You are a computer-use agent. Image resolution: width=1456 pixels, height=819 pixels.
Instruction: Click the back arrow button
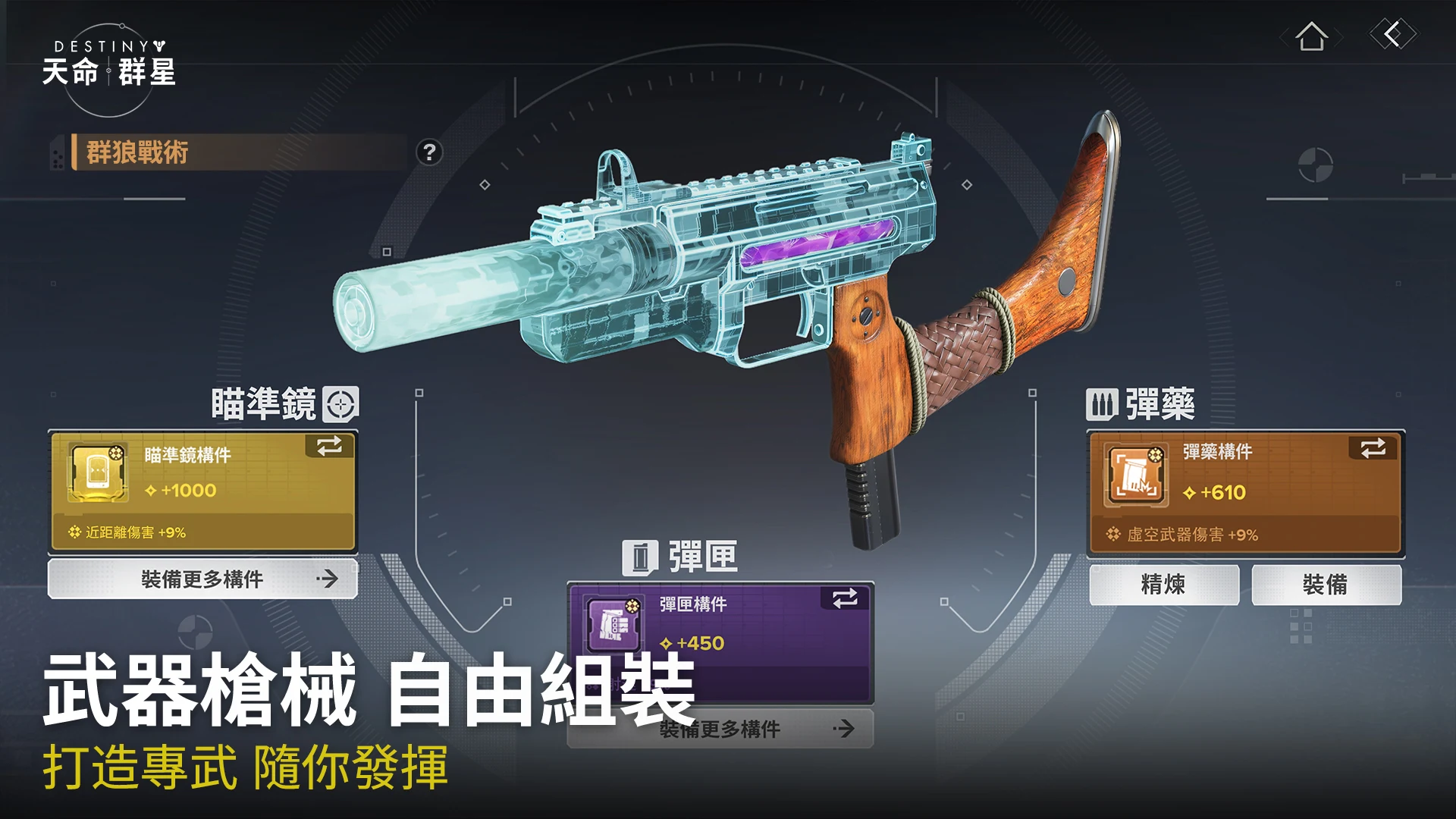point(1392,34)
